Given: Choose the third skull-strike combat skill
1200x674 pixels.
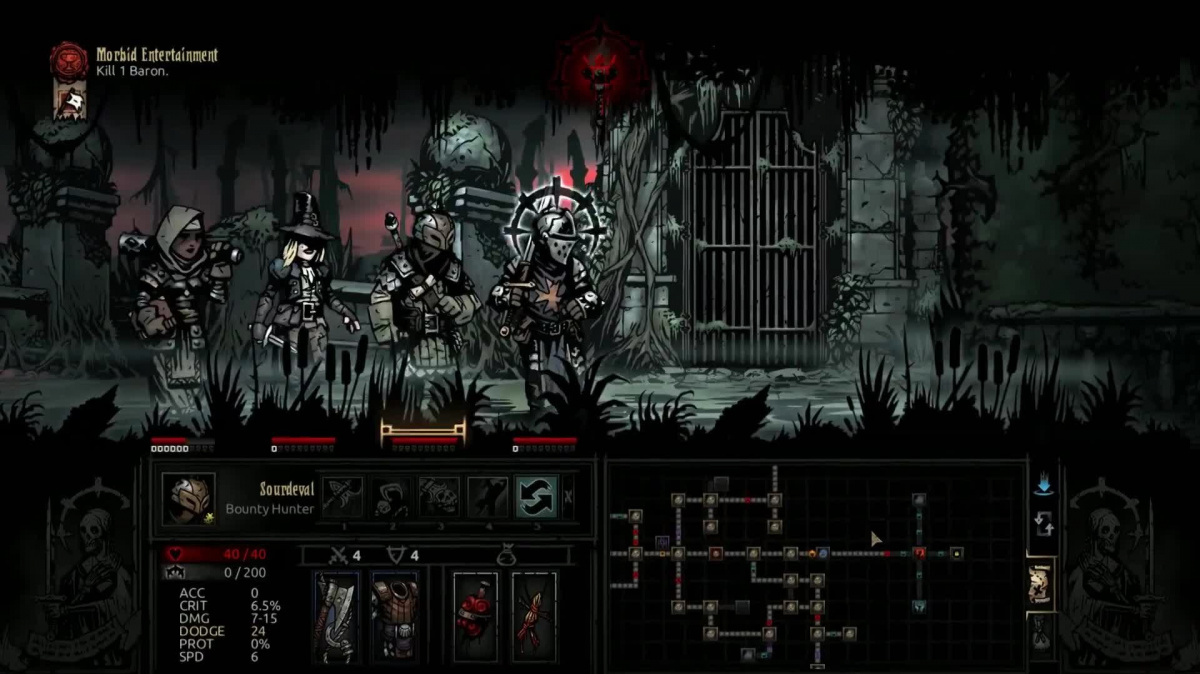Looking at the screenshot, I should (439, 497).
